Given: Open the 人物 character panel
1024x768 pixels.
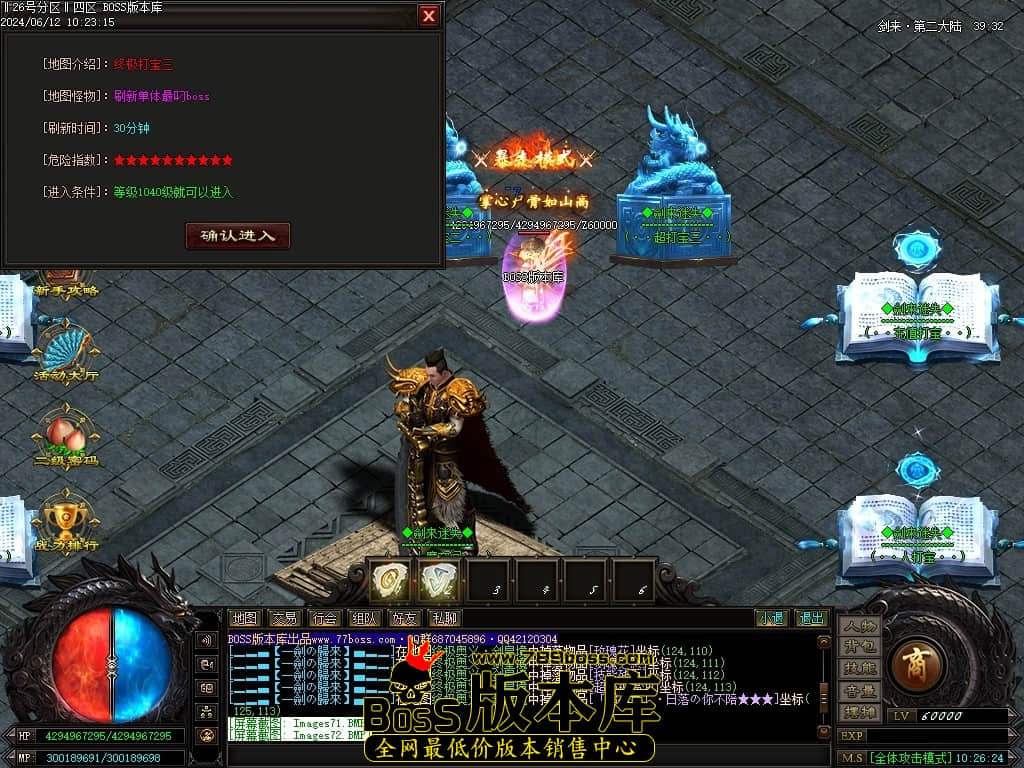Looking at the screenshot, I should tap(859, 626).
